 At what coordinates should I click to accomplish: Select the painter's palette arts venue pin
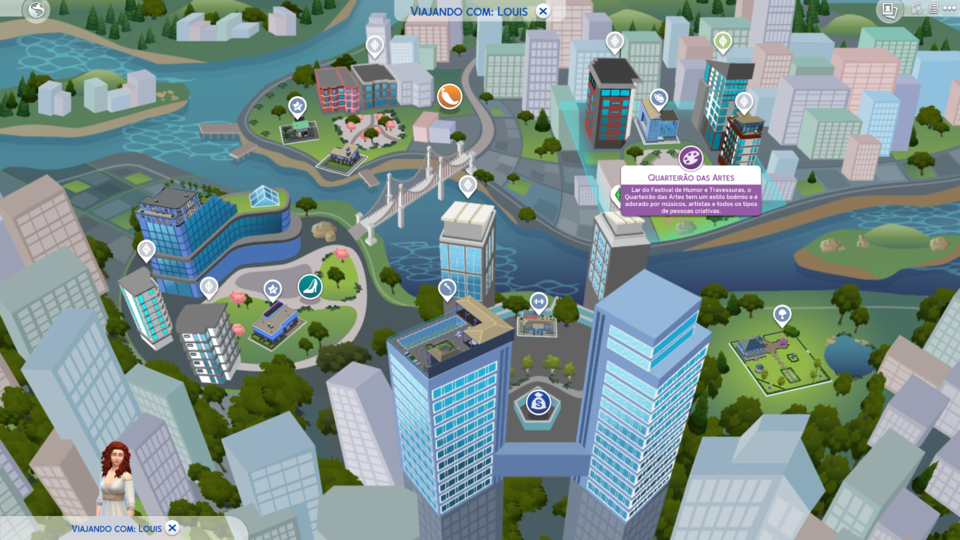(x=659, y=98)
